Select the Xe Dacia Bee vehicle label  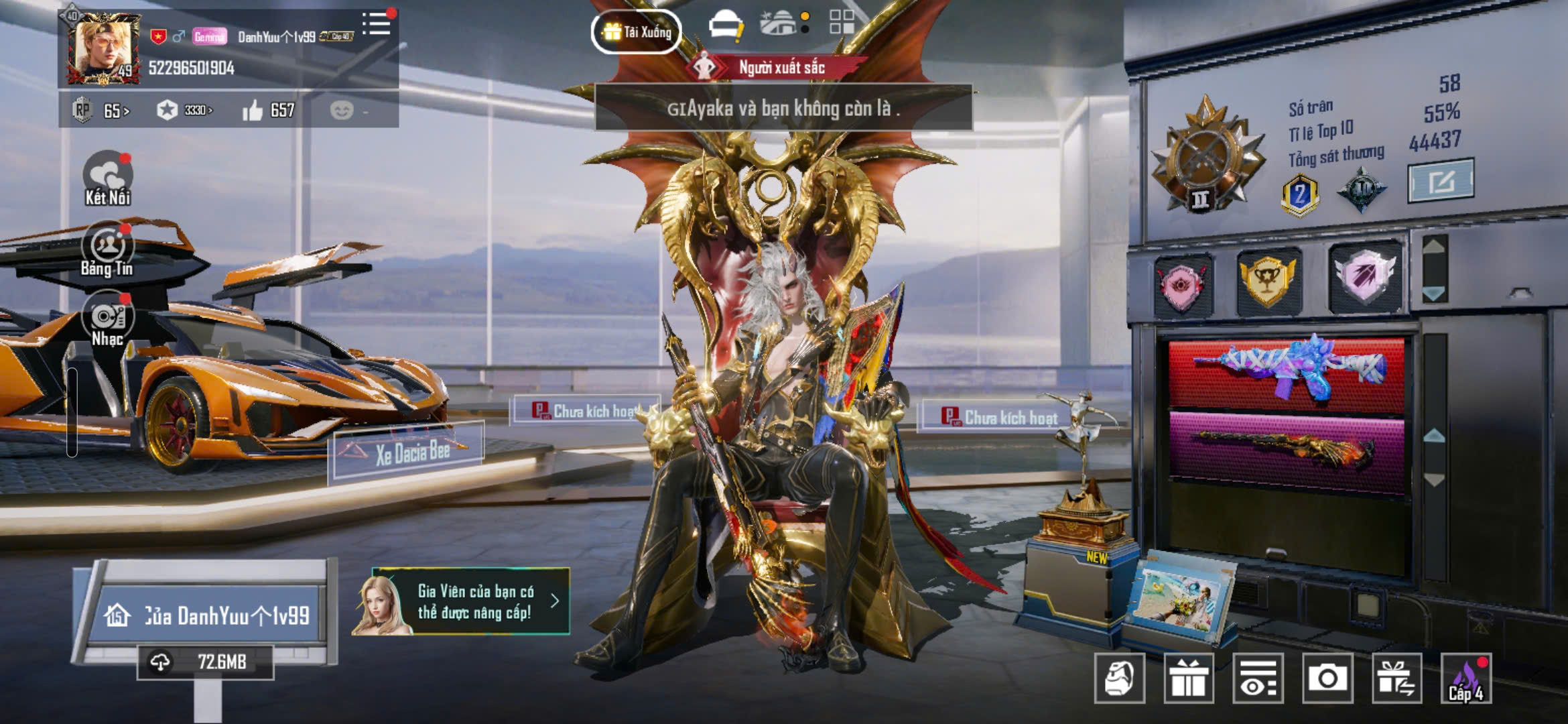point(407,454)
